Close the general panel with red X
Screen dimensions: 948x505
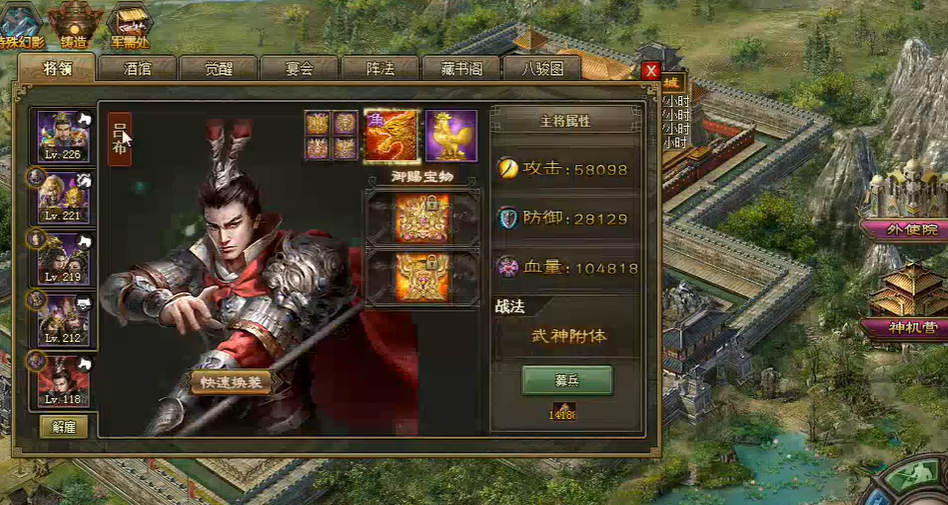[x=651, y=71]
